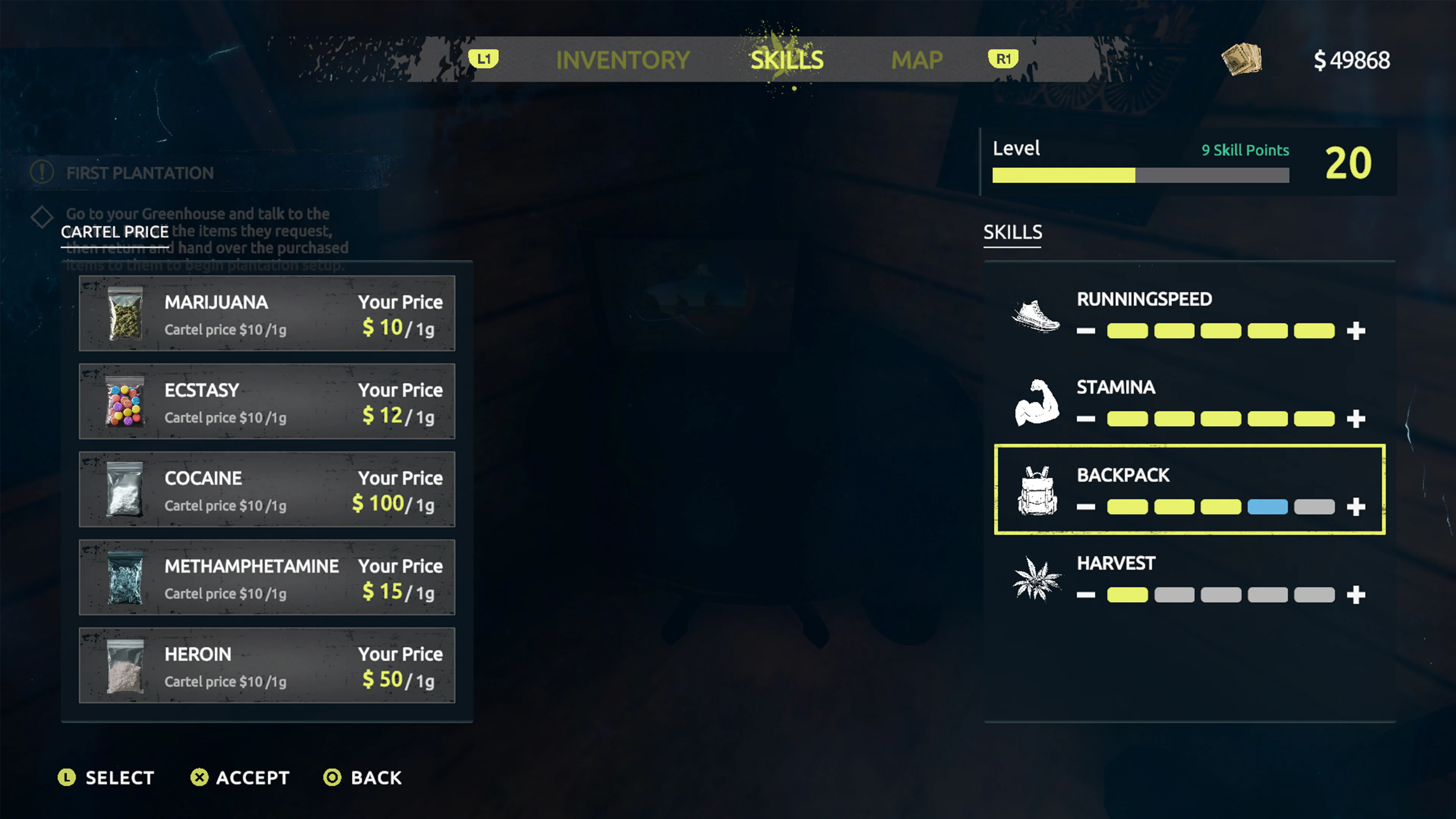Select the Stamina muscle icon
The image size is (1456, 819).
tap(1036, 402)
